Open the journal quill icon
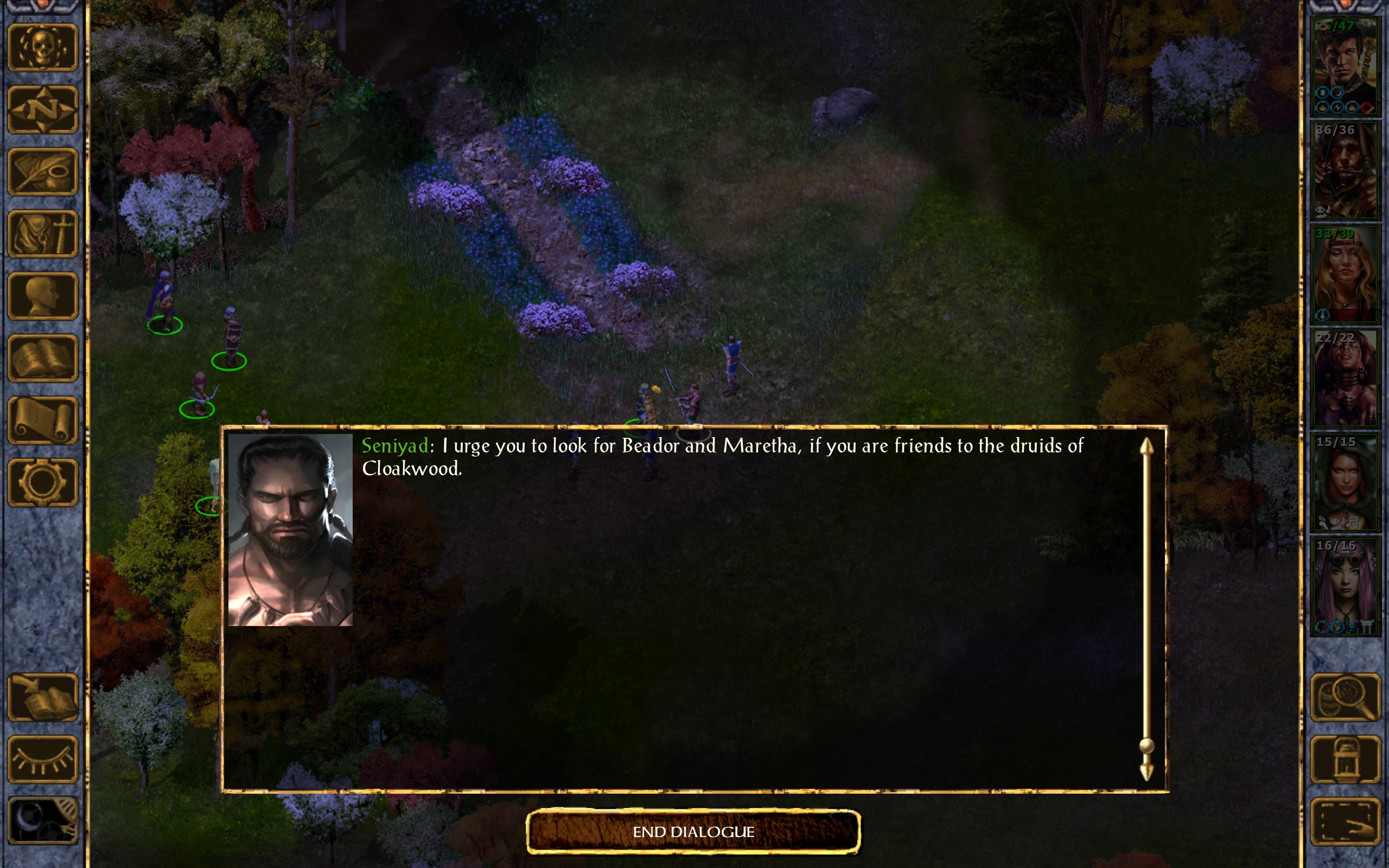 (42, 171)
